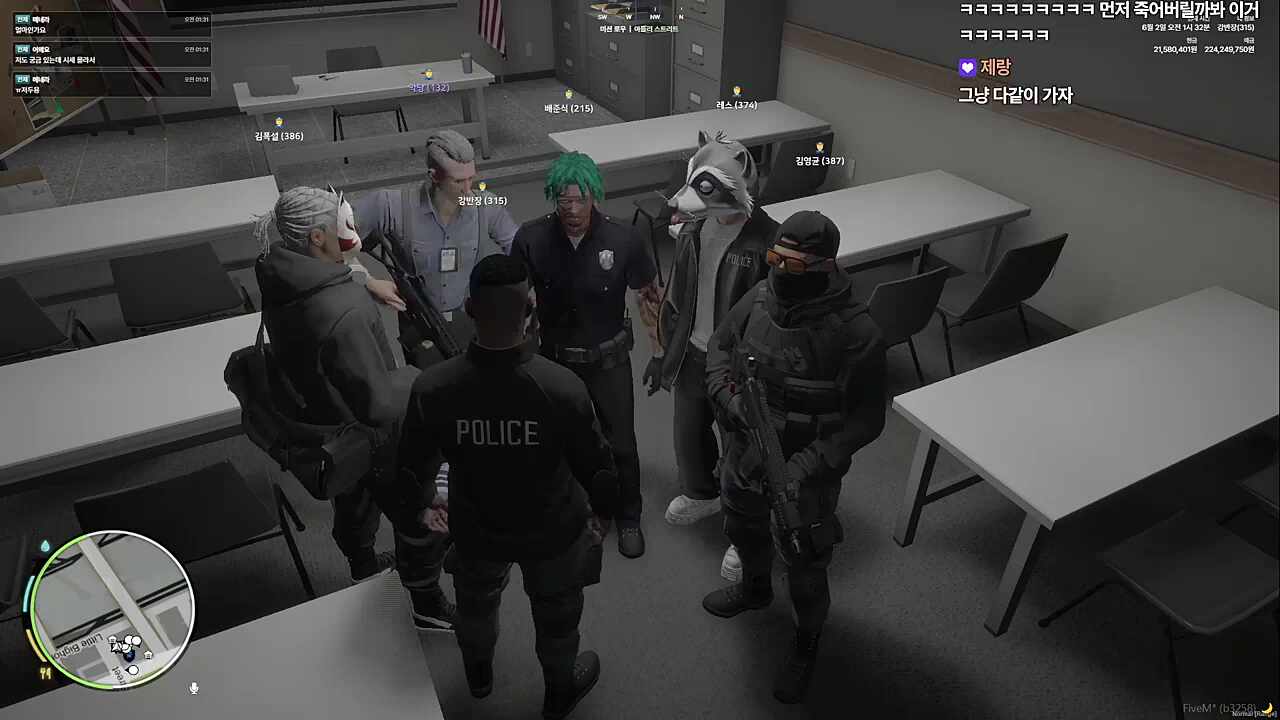Click the circular minimap
The height and width of the screenshot is (720, 1280).
click(111, 609)
